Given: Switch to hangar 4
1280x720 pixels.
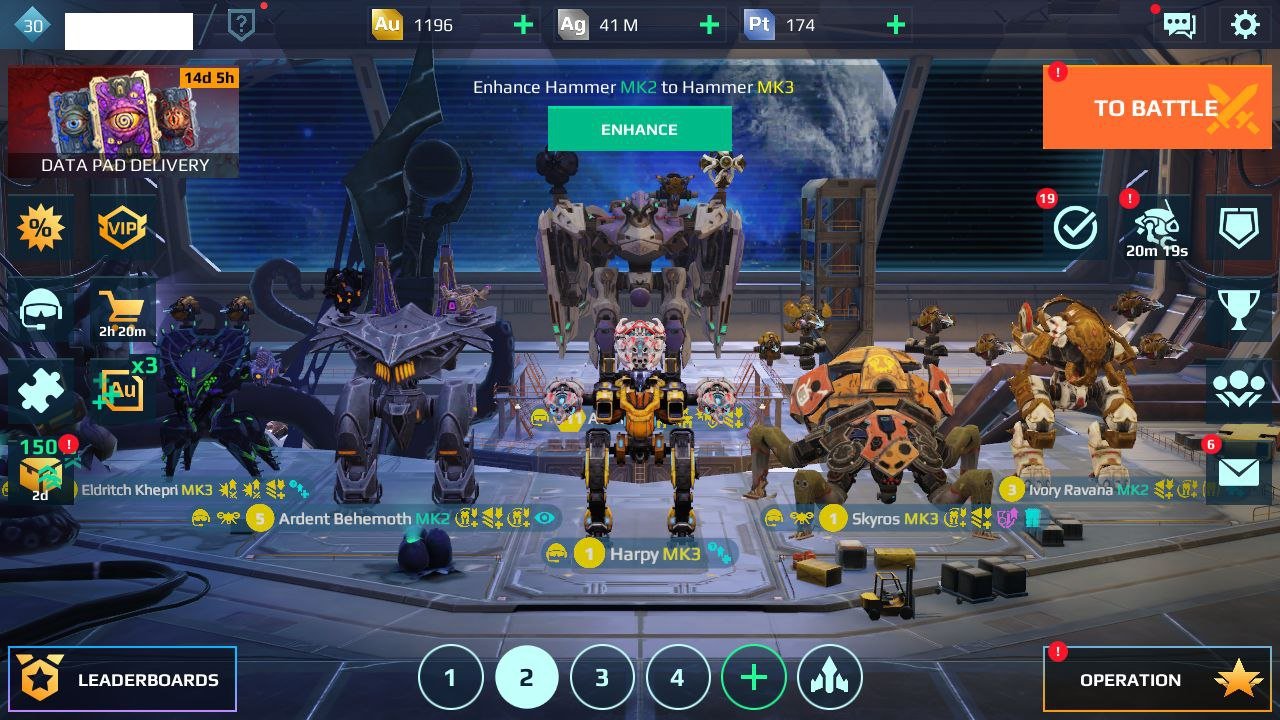Looking at the screenshot, I should tap(677, 678).
